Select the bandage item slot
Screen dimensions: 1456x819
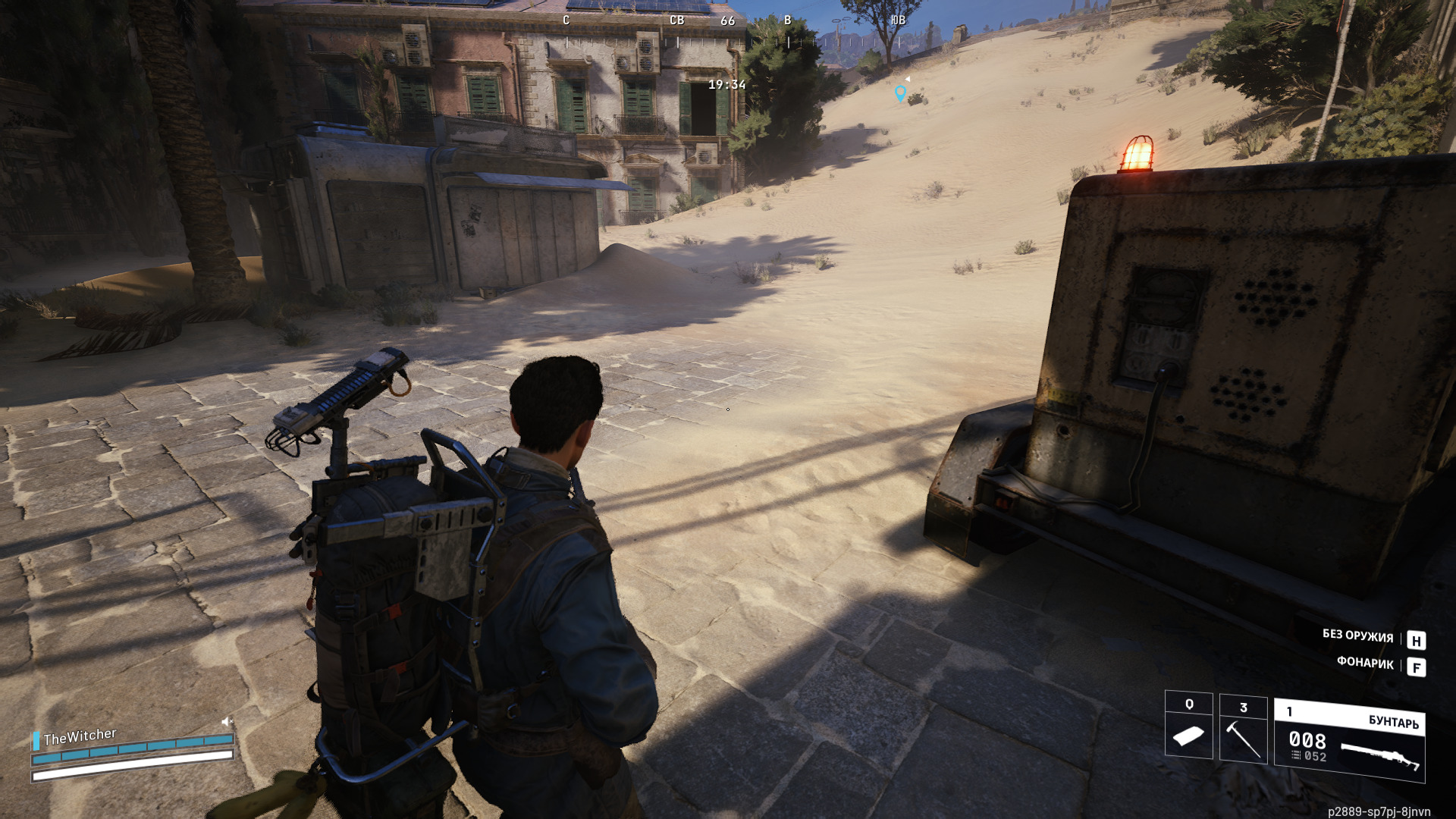click(x=1188, y=726)
